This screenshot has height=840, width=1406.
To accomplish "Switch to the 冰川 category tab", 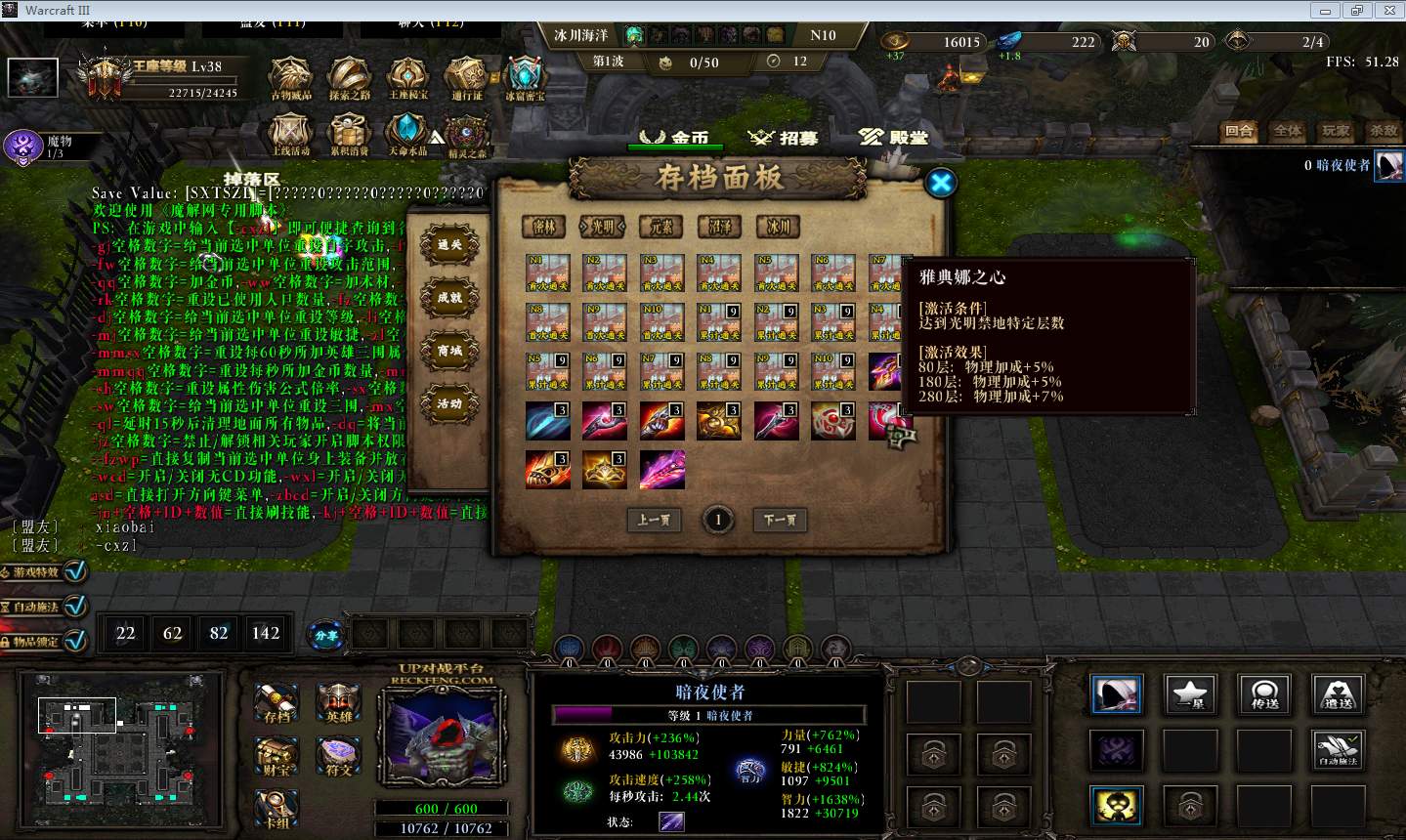I will click(x=779, y=227).
